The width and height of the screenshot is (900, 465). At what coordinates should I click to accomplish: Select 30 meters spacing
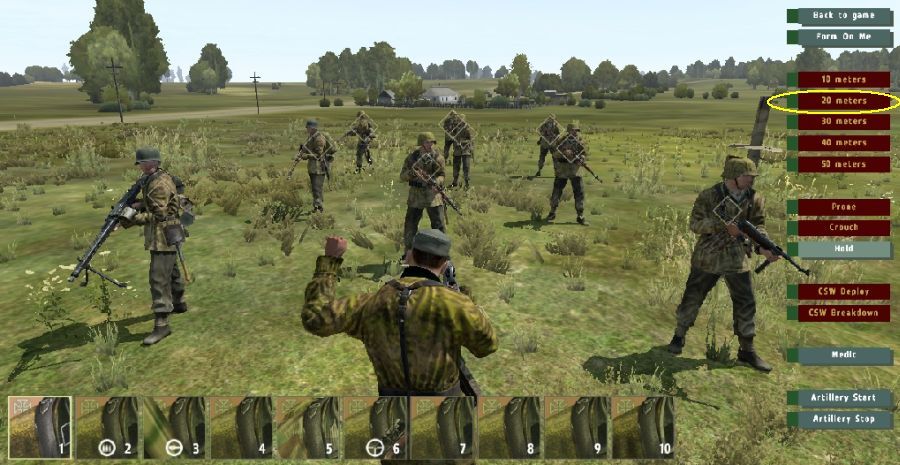(843, 122)
